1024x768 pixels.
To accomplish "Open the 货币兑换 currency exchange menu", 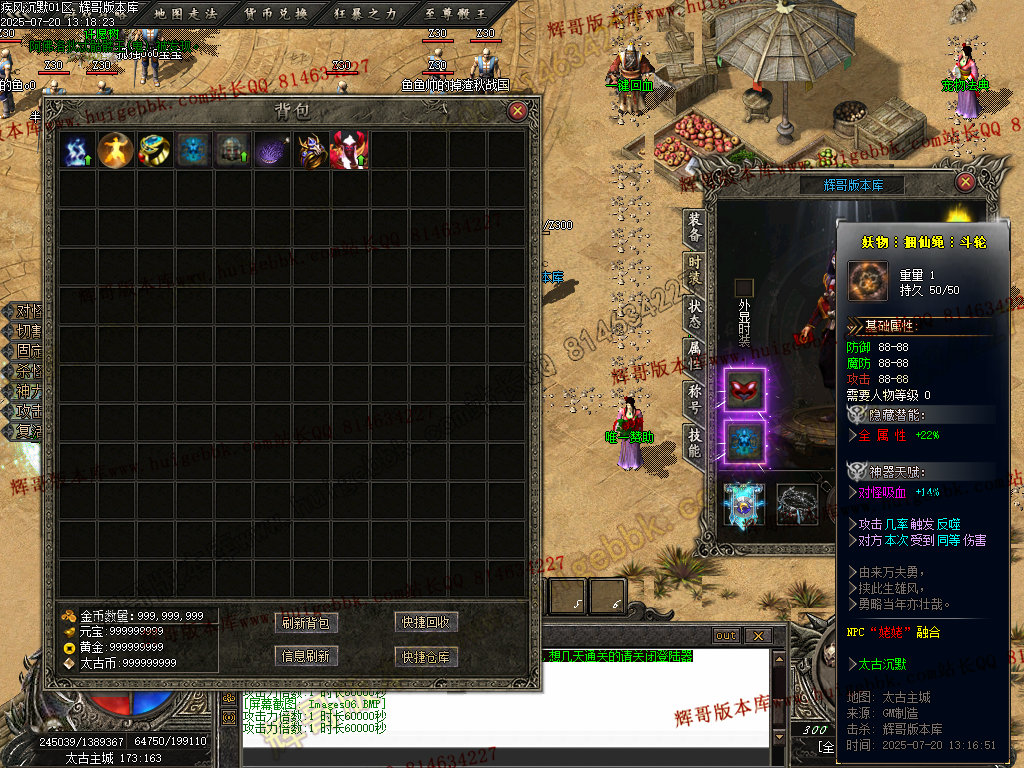I will (x=275, y=13).
